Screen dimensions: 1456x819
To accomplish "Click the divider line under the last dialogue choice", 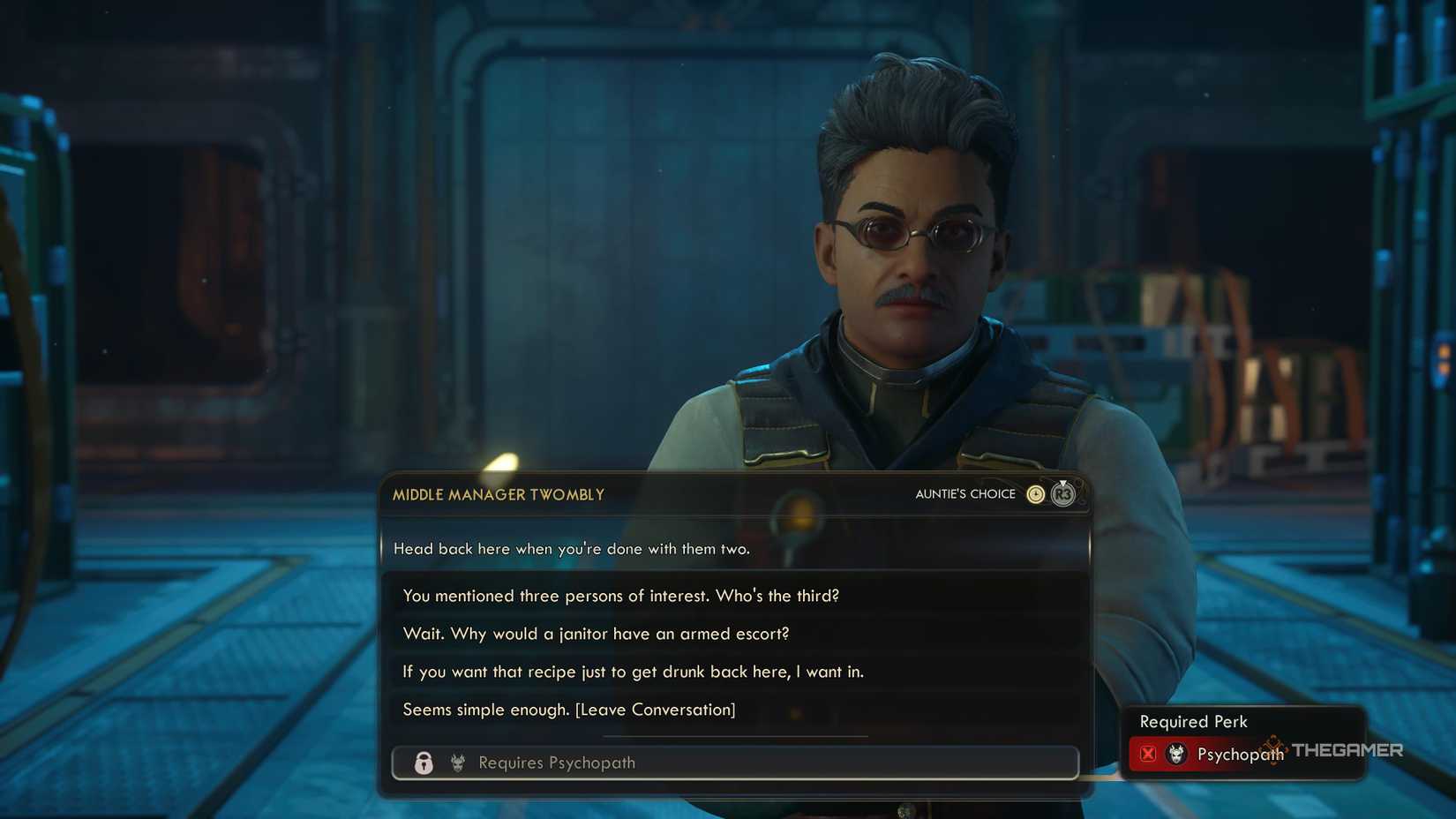I will click(735, 734).
